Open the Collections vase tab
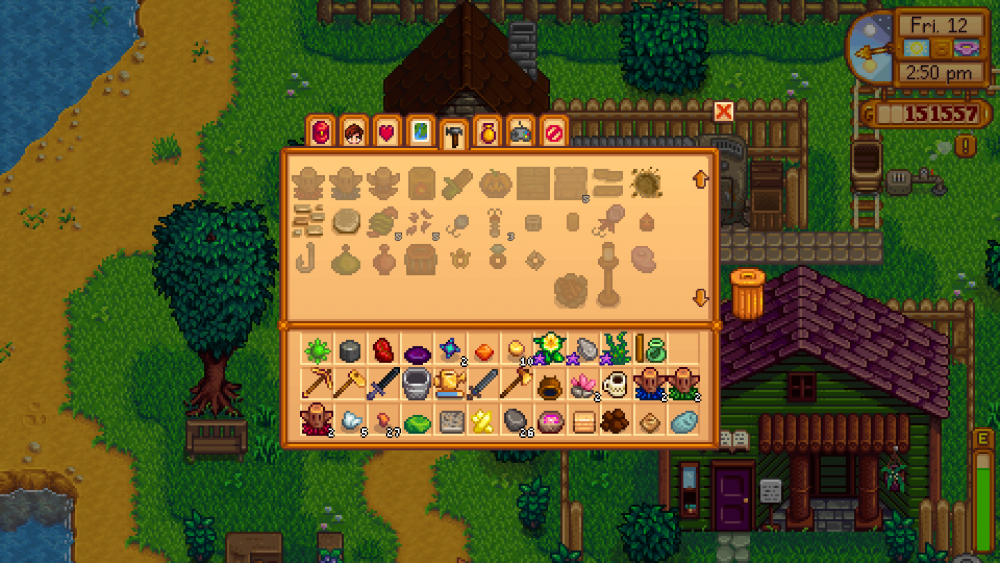The height and width of the screenshot is (563, 1000). point(487,131)
